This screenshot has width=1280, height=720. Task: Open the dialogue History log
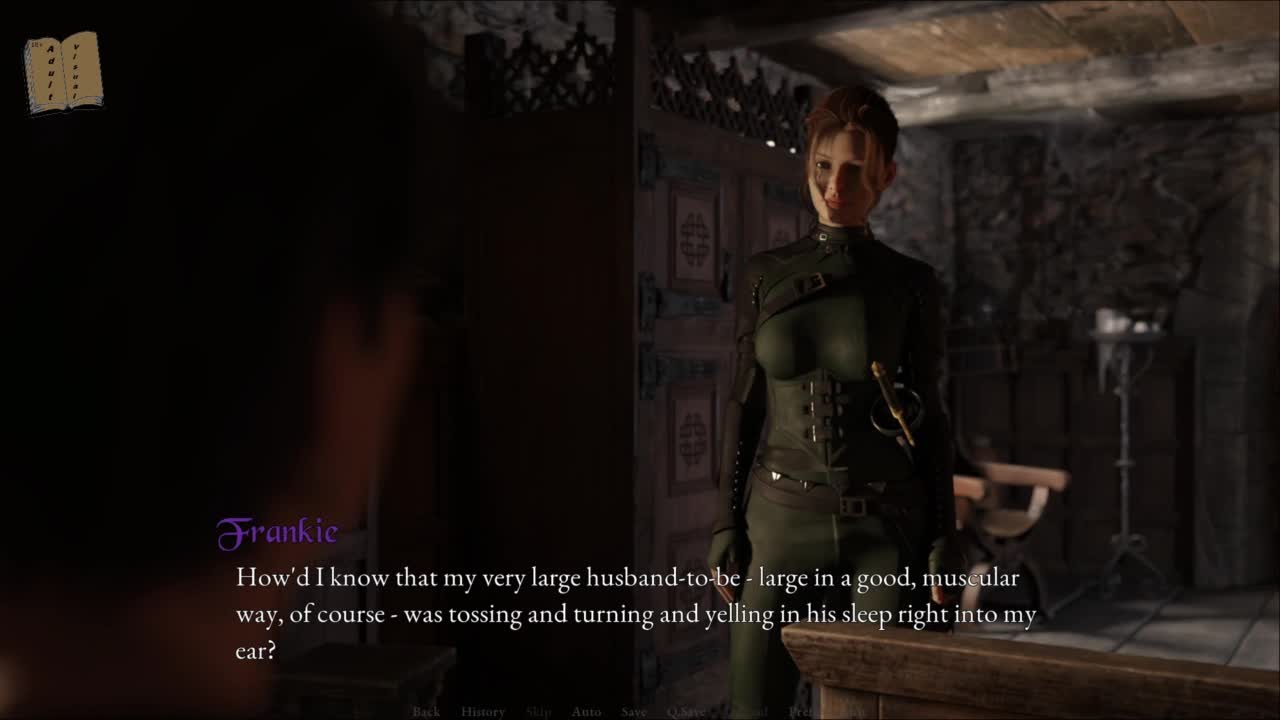tap(483, 712)
